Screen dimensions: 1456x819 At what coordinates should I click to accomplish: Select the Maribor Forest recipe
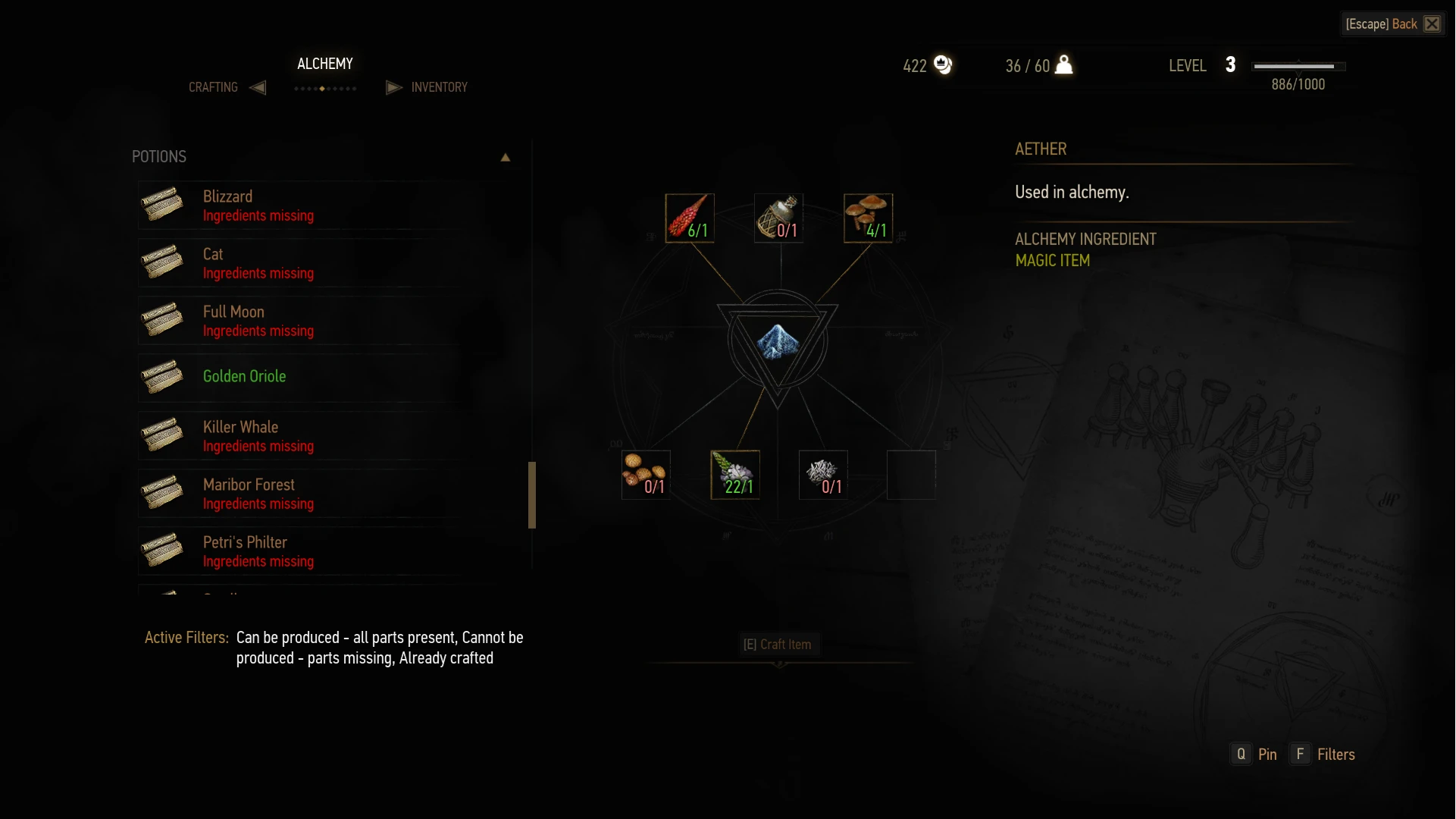coord(303,494)
